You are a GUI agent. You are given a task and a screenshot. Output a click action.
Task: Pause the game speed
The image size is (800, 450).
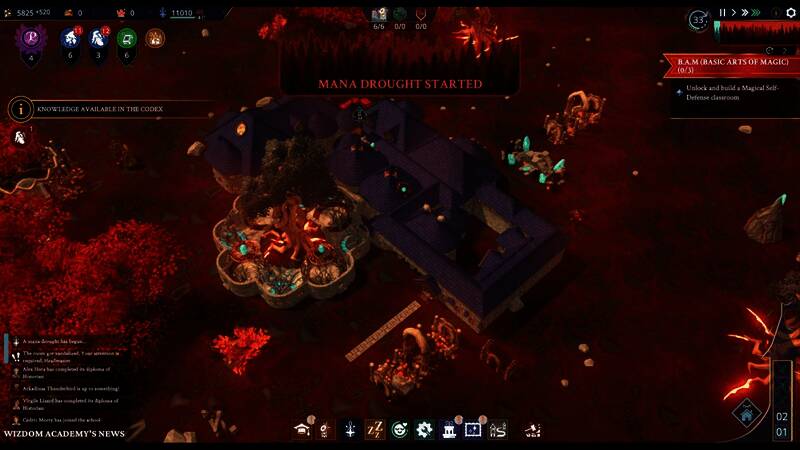click(722, 13)
